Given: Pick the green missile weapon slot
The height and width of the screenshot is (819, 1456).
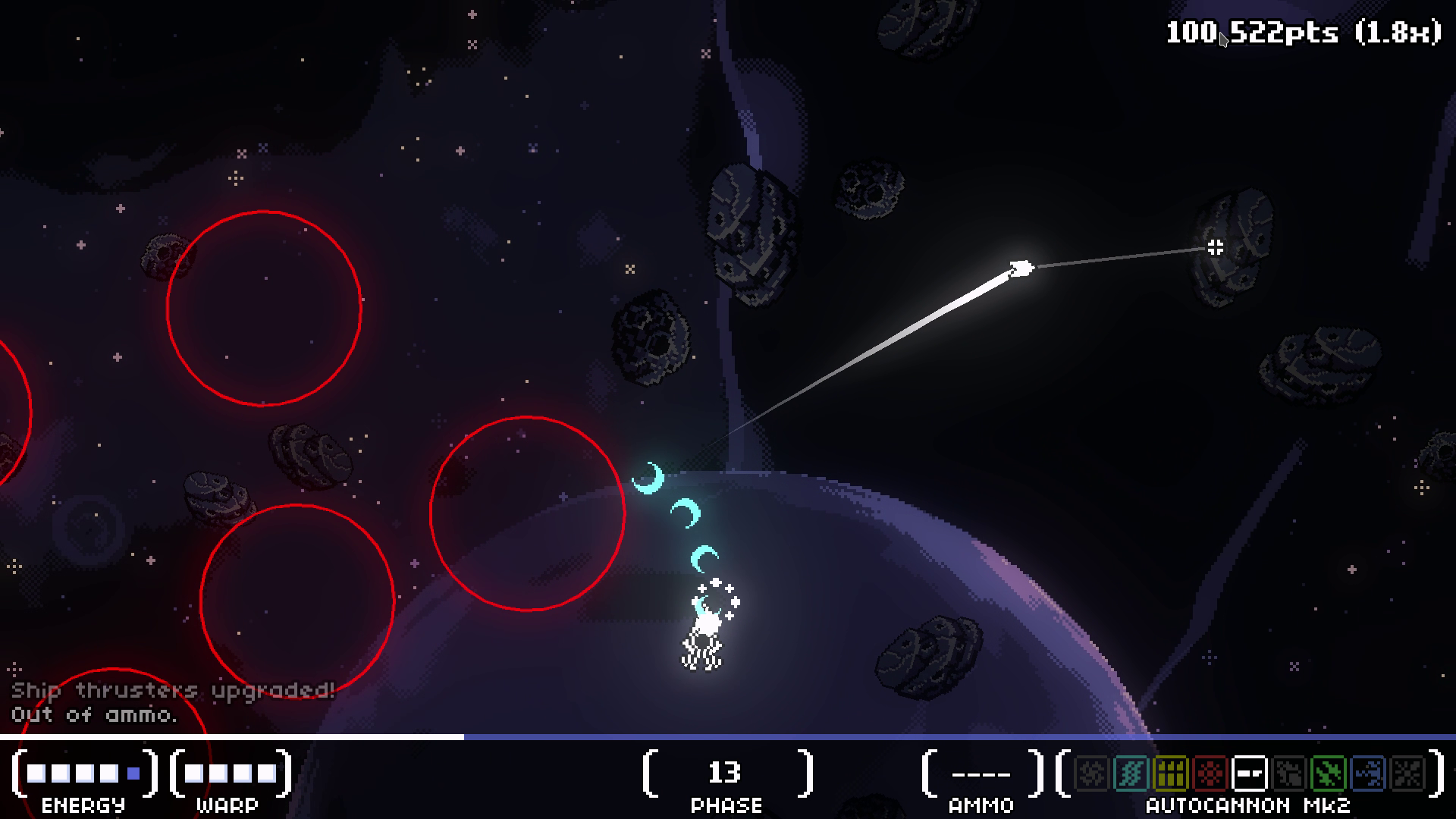Looking at the screenshot, I should pyautogui.click(x=1329, y=773).
